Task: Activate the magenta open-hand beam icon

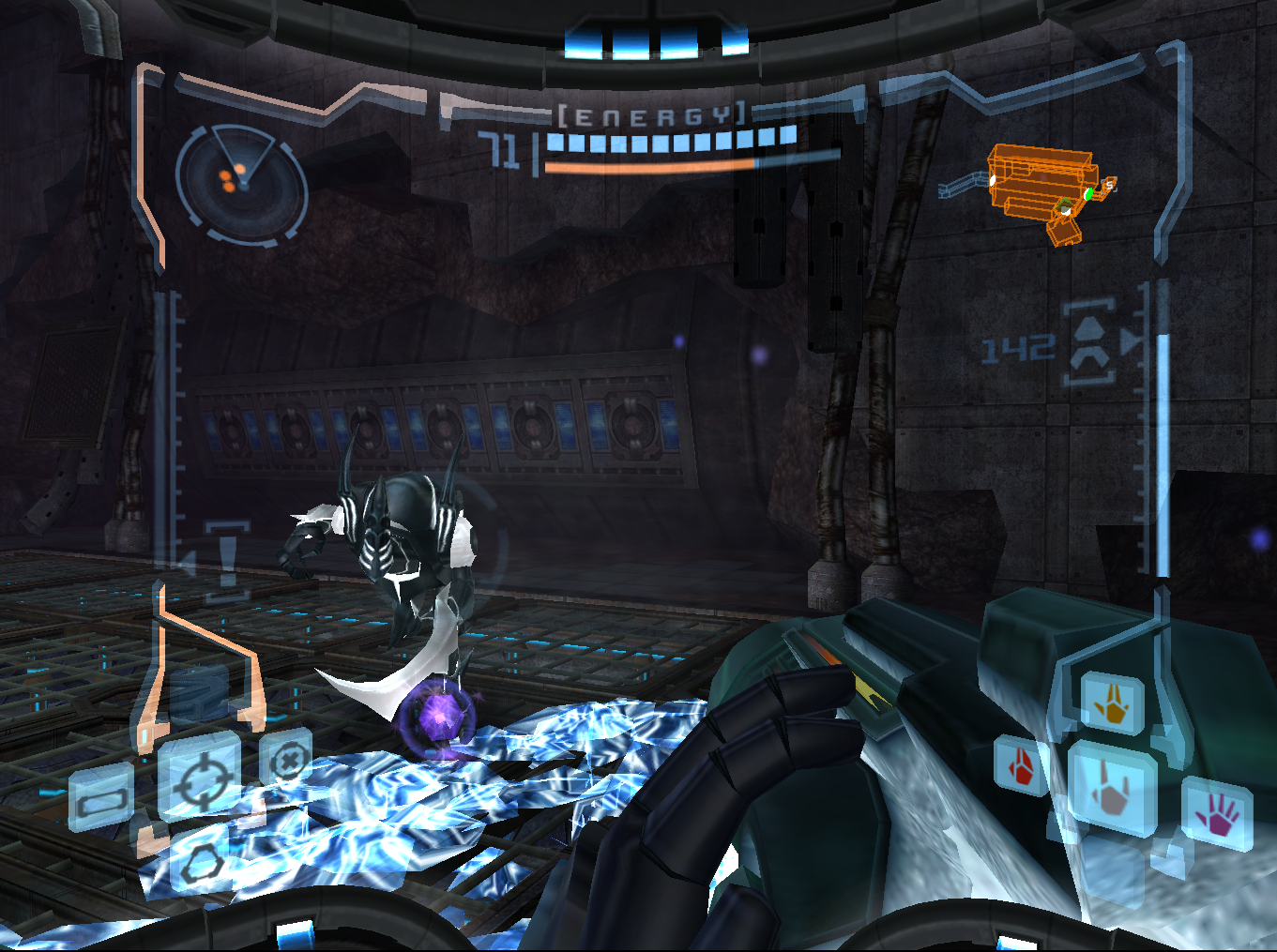Action: point(1218,813)
